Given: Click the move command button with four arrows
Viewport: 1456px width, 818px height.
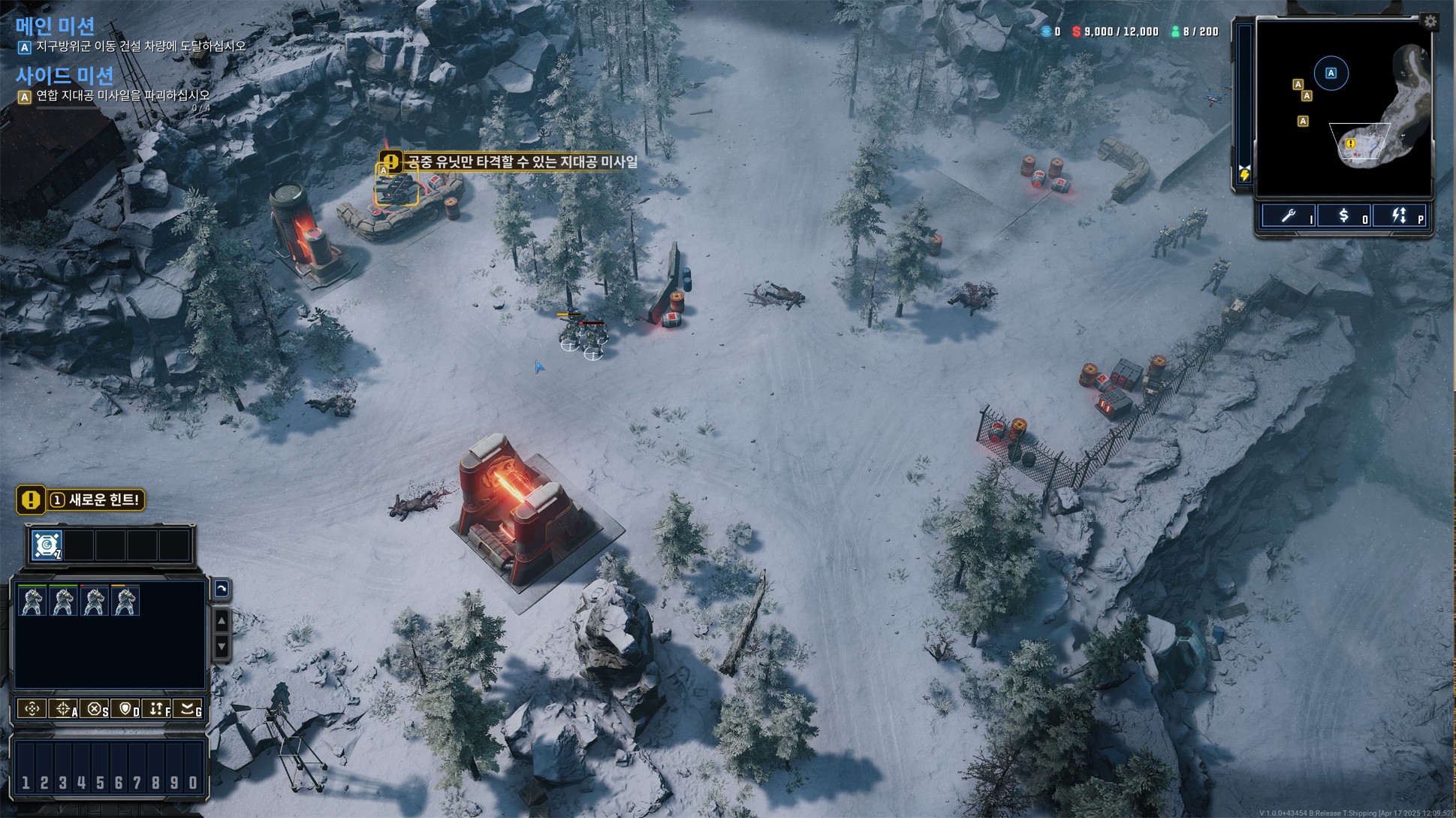Looking at the screenshot, I should tap(32, 708).
